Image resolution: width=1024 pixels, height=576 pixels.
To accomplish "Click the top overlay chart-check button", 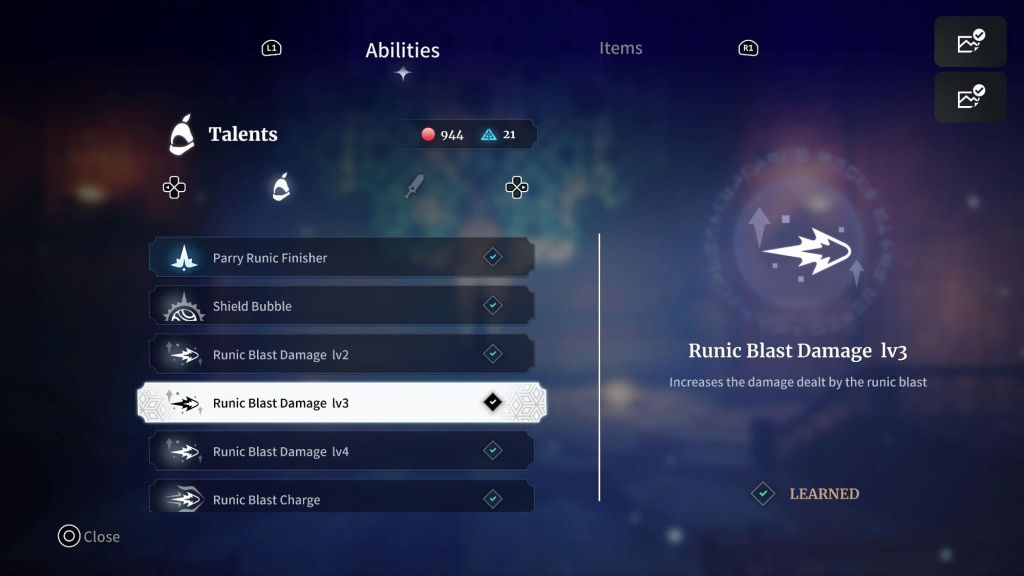I will tap(970, 42).
